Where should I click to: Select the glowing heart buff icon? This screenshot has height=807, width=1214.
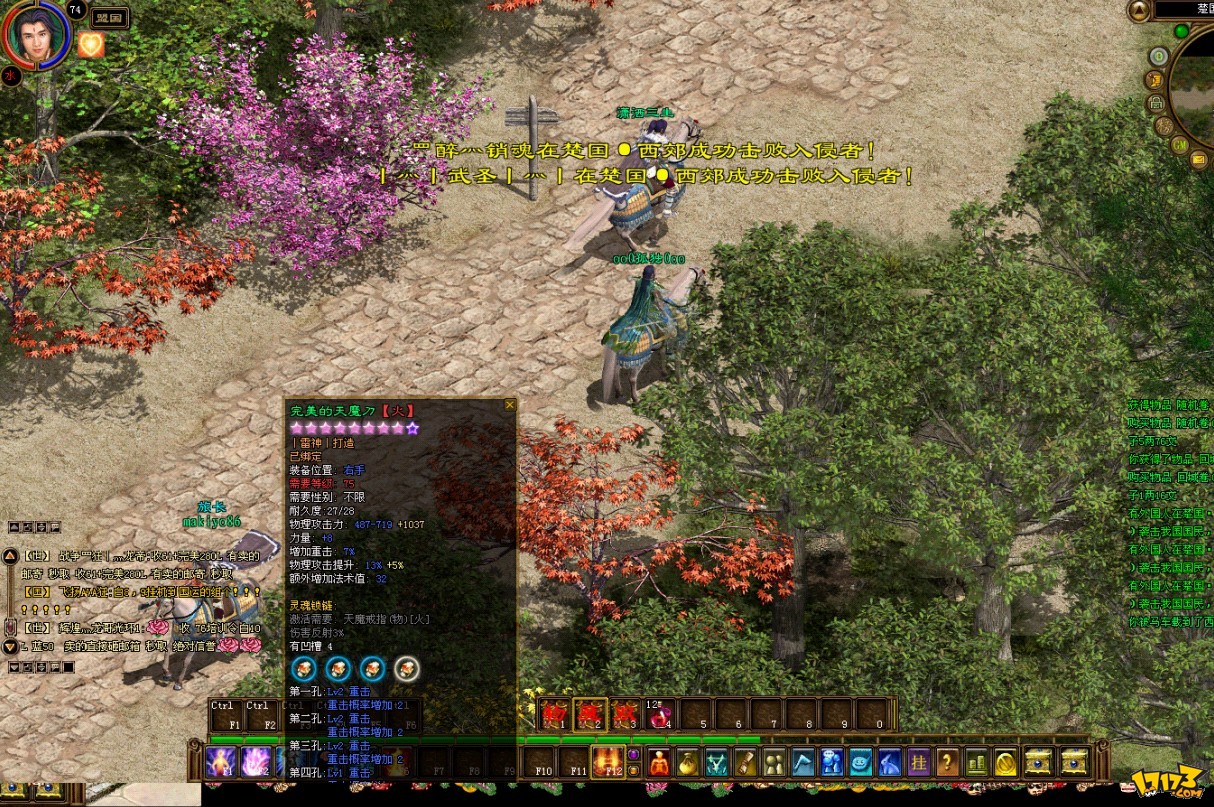(91, 45)
